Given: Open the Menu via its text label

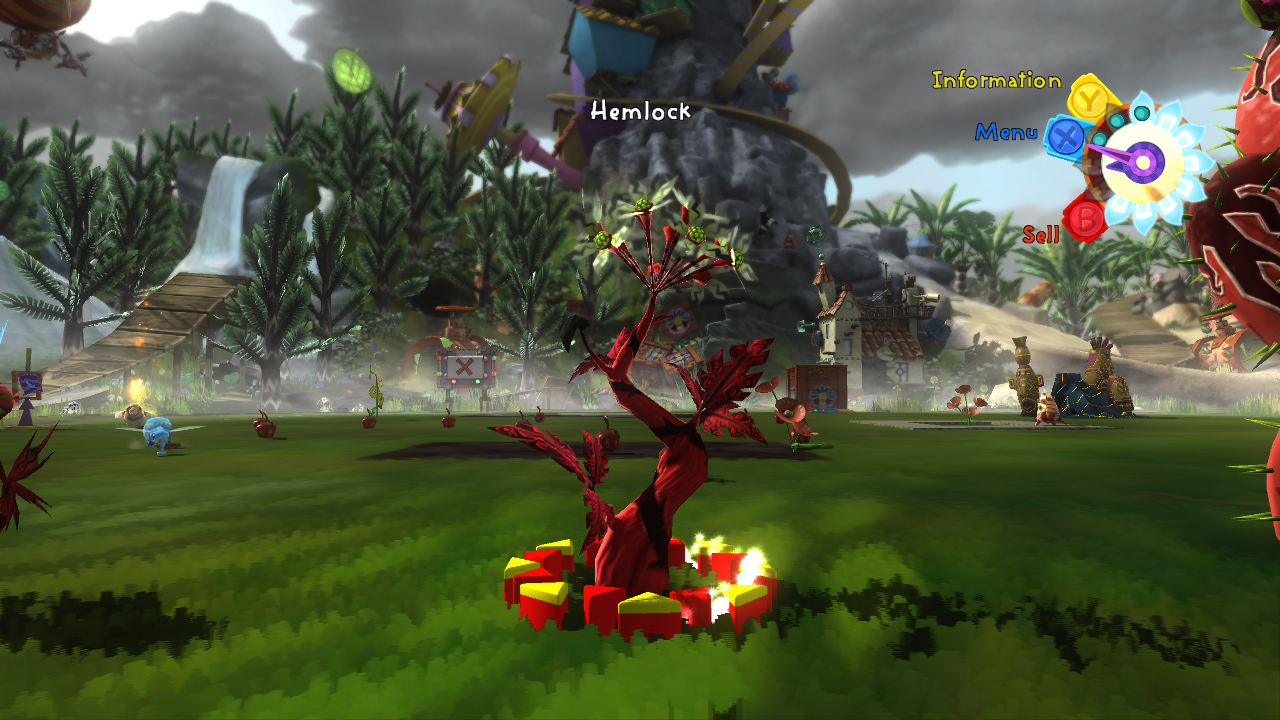Looking at the screenshot, I should coord(1007,131).
